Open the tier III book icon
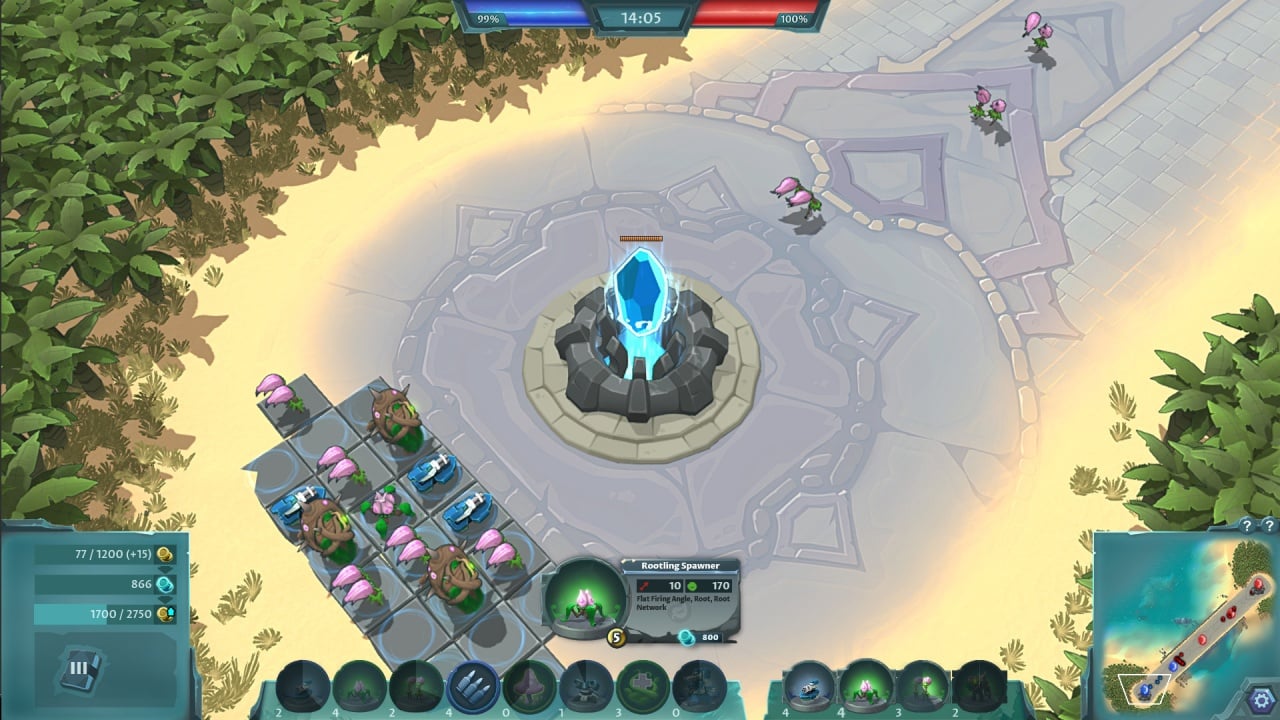This screenshot has width=1280, height=720. pyautogui.click(x=80, y=668)
